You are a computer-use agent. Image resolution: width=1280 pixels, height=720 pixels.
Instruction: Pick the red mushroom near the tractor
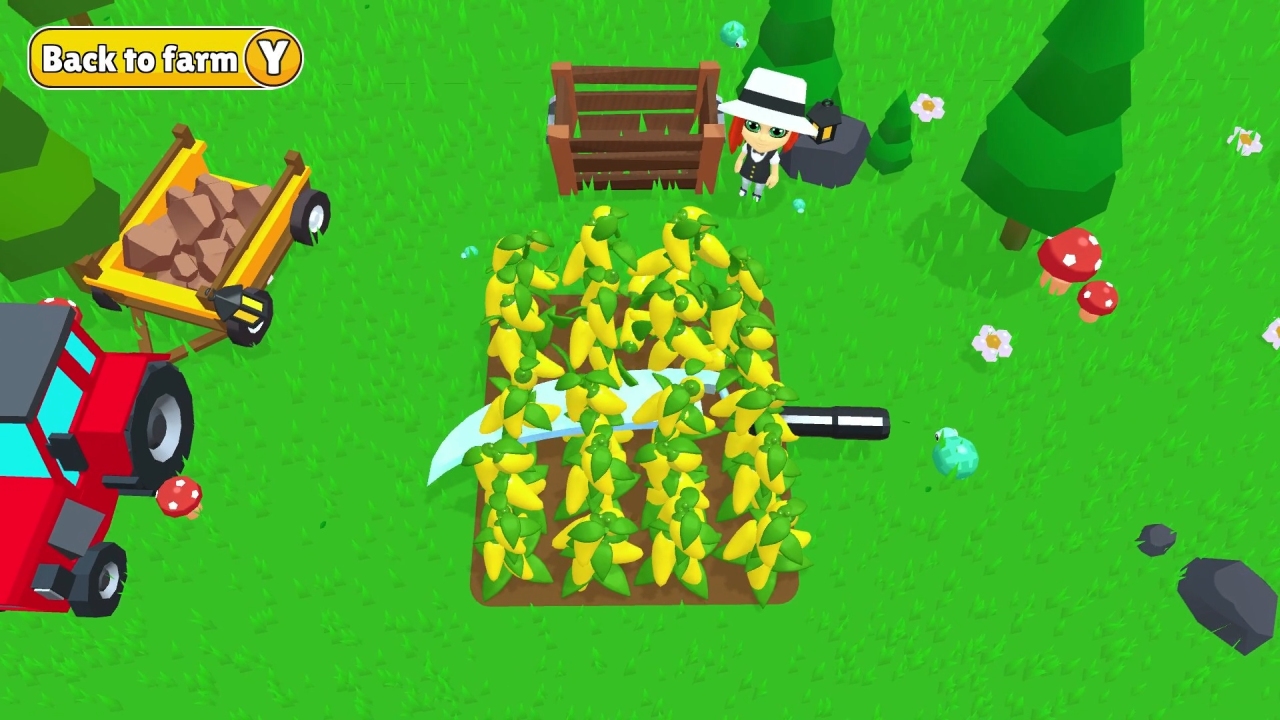pos(180,495)
